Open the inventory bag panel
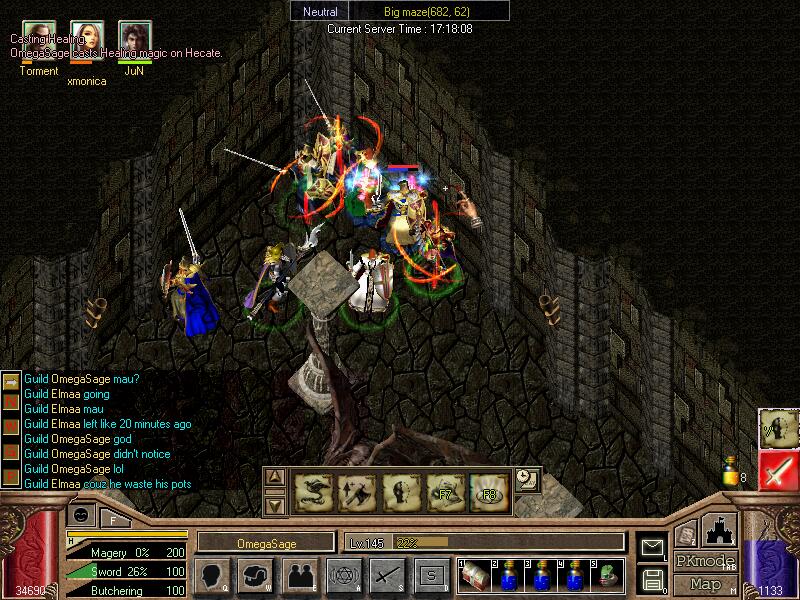This screenshot has height=600, width=800. [x=255, y=575]
